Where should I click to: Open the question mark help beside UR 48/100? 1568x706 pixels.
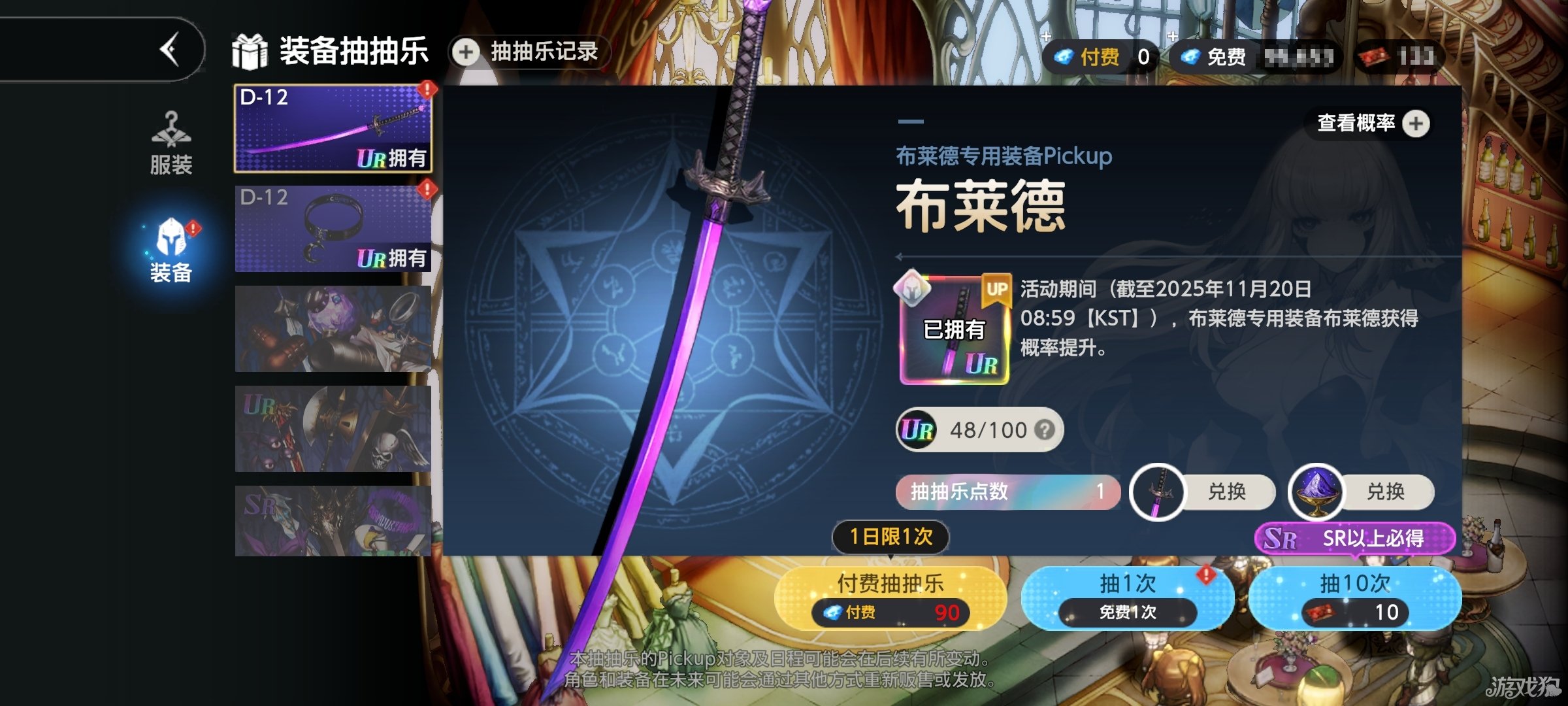coord(1047,429)
